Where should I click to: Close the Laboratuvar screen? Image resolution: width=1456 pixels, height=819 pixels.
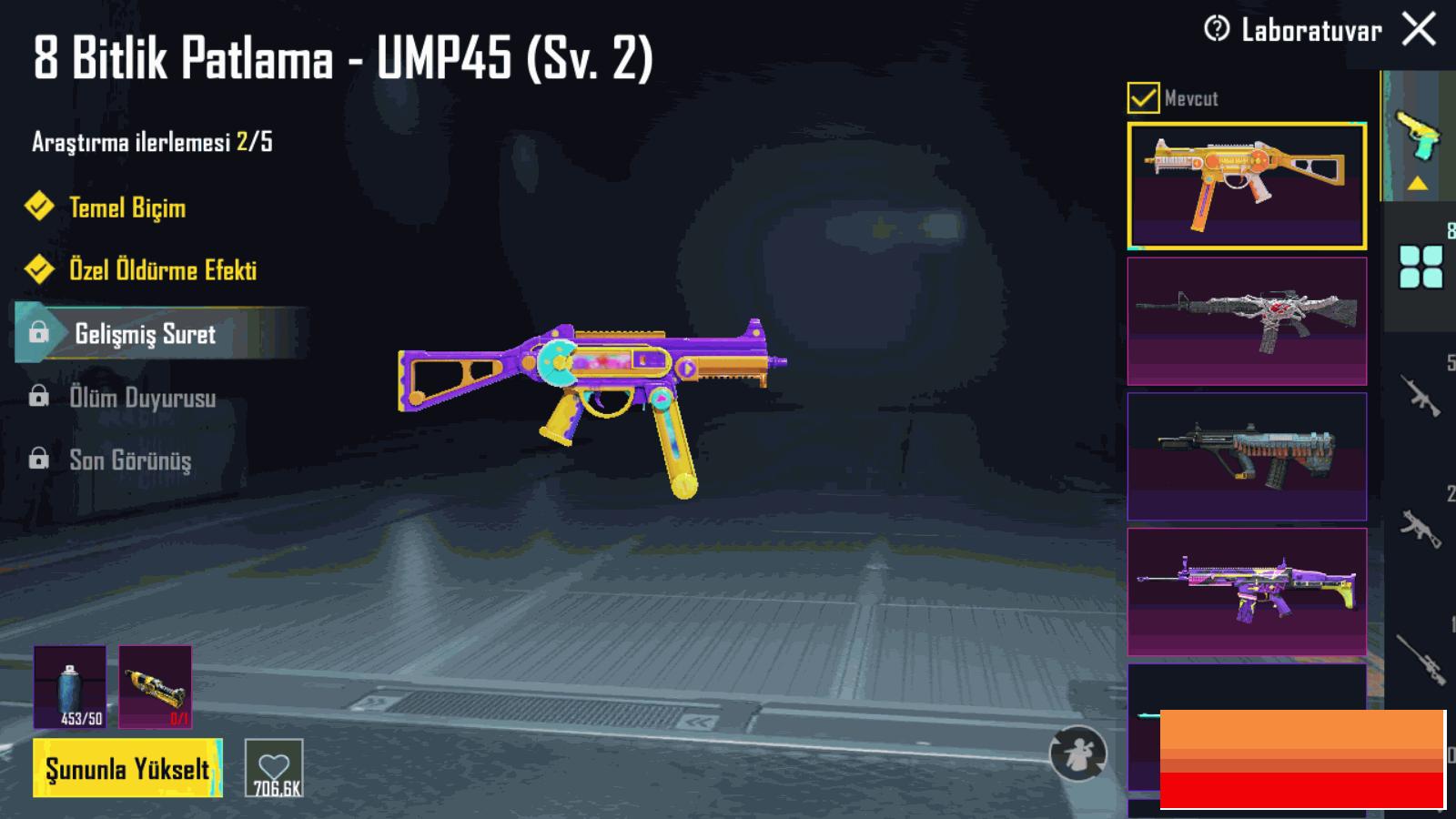tap(1419, 30)
